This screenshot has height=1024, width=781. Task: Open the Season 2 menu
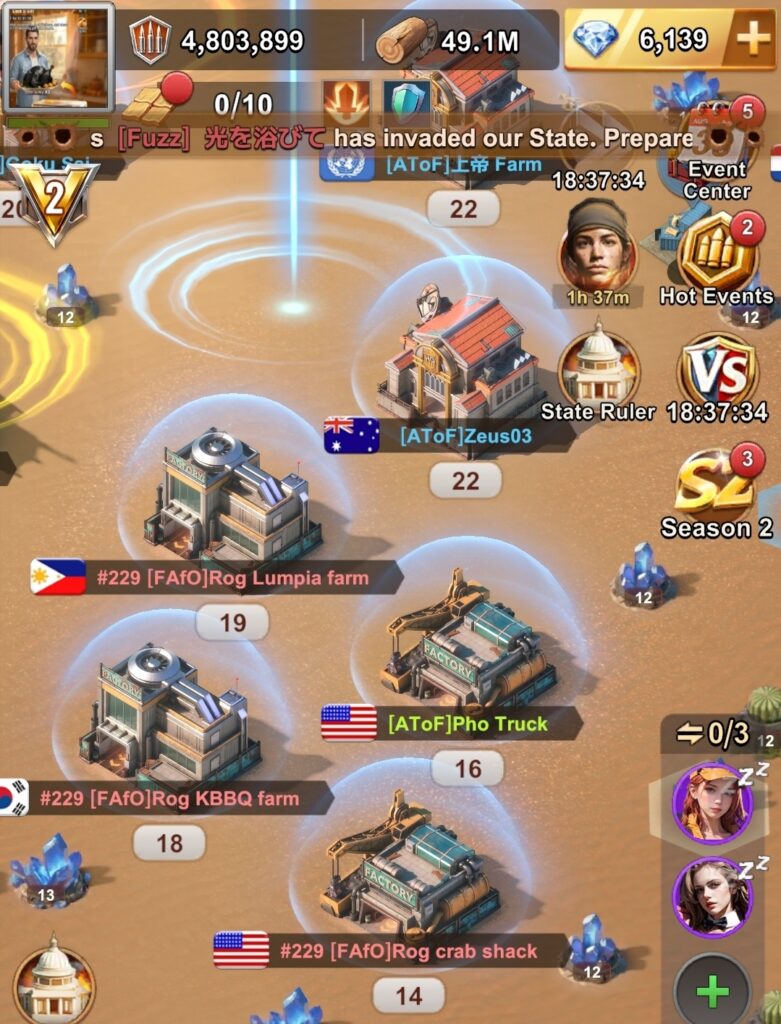coord(716,490)
